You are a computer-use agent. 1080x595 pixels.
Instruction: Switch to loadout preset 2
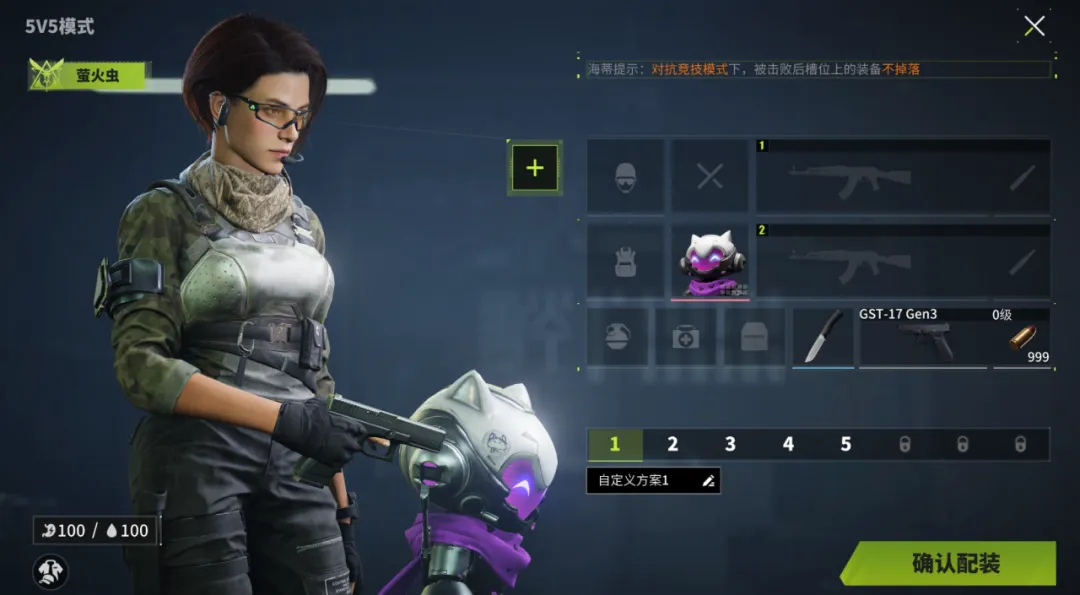pyautogui.click(x=673, y=444)
